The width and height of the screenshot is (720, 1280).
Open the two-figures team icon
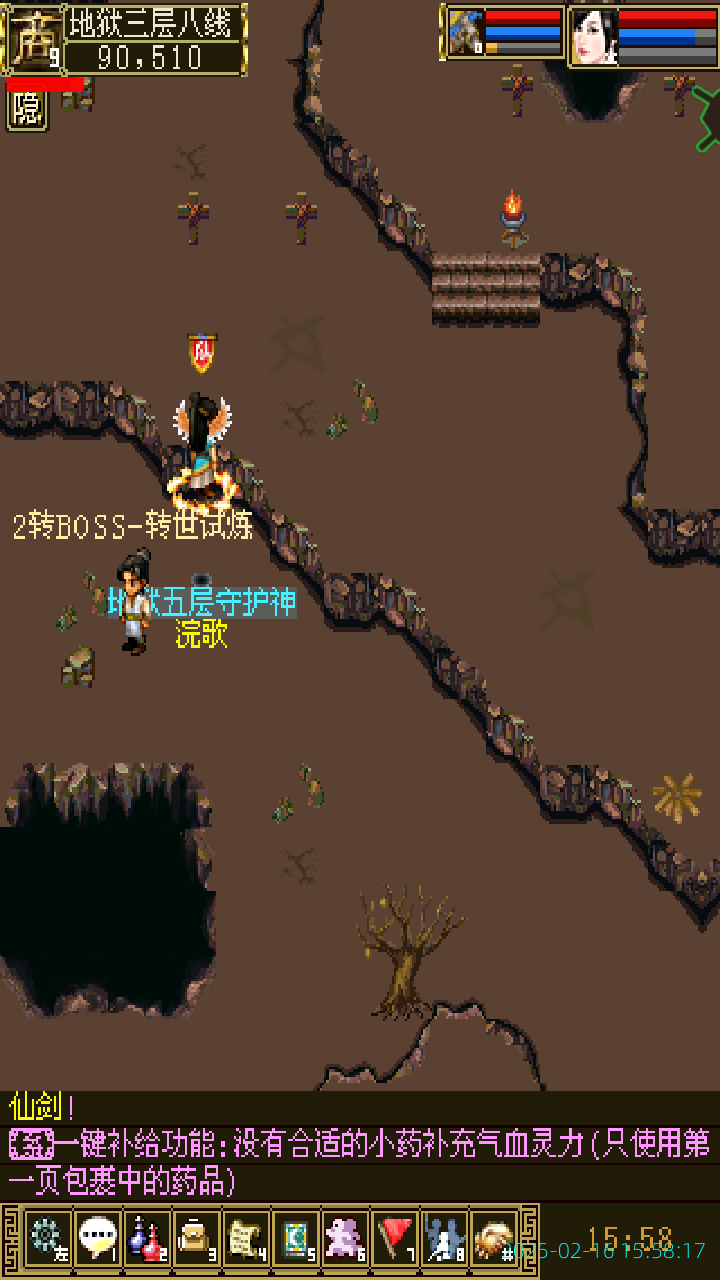pyautogui.click(x=445, y=1237)
